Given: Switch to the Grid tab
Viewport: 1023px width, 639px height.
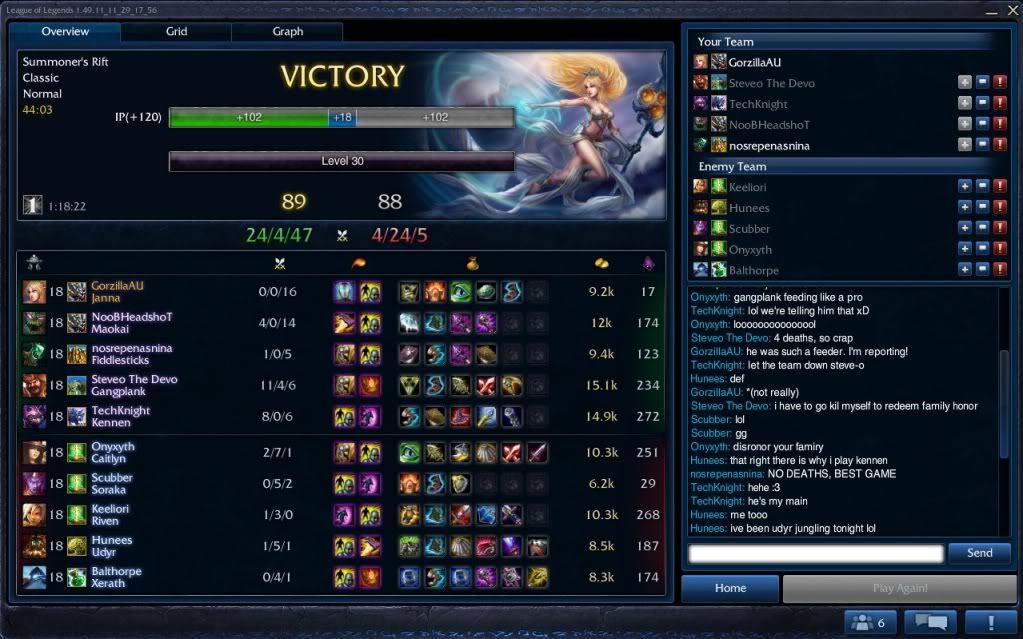Looking at the screenshot, I should pyautogui.click(x=176, y=32).
